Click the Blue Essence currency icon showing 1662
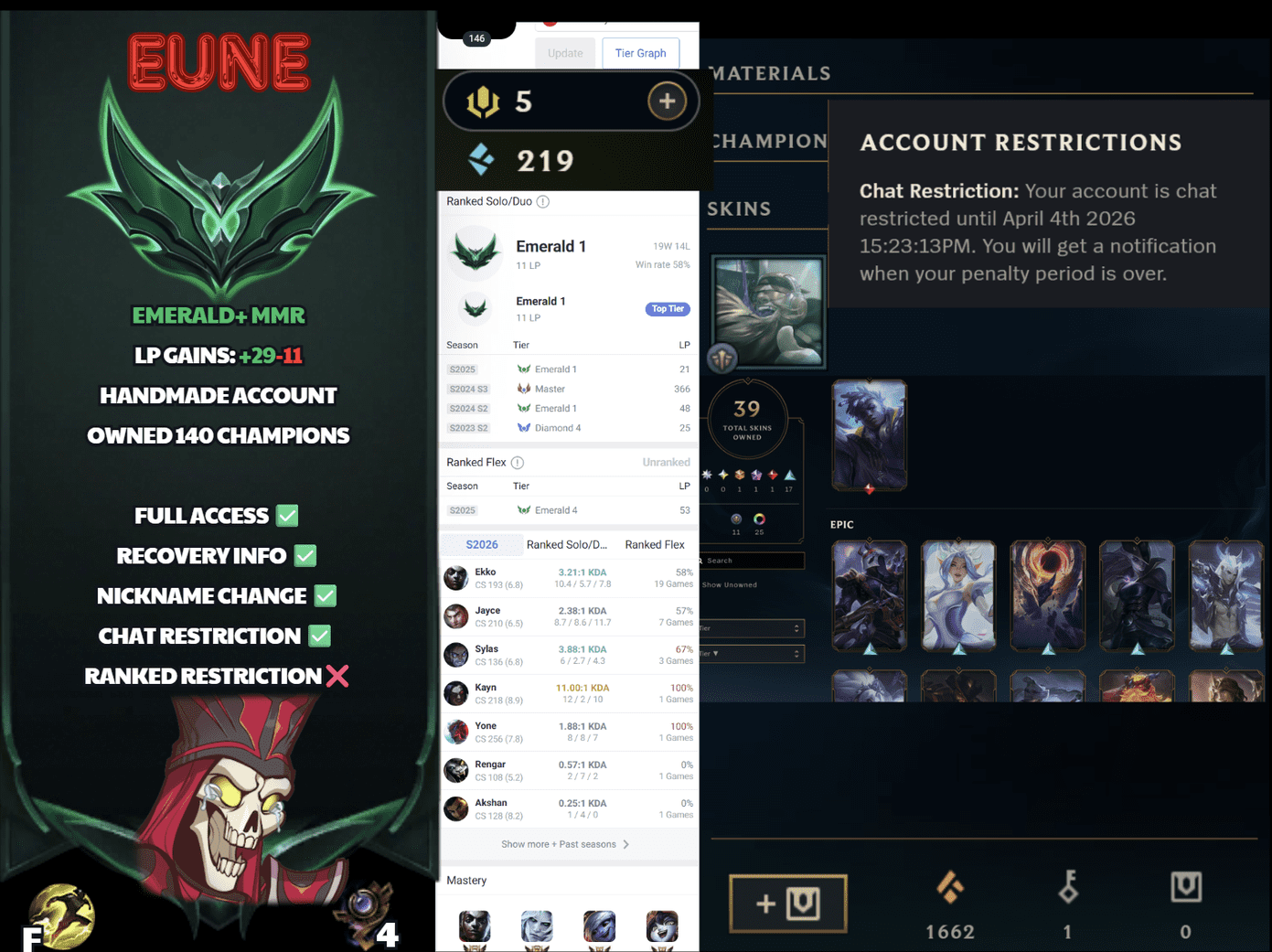This screenshot has height=952, width=1272. click(x=949, y=887)
